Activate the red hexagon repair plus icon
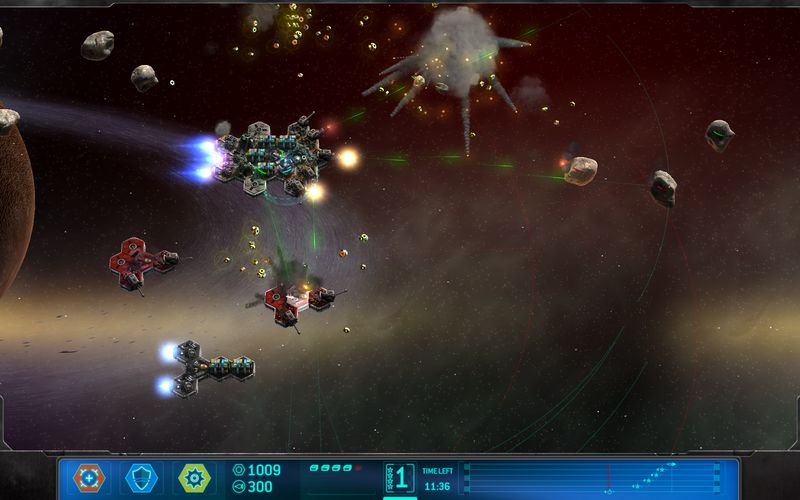800x500 pixels. [x=89, y=478]
